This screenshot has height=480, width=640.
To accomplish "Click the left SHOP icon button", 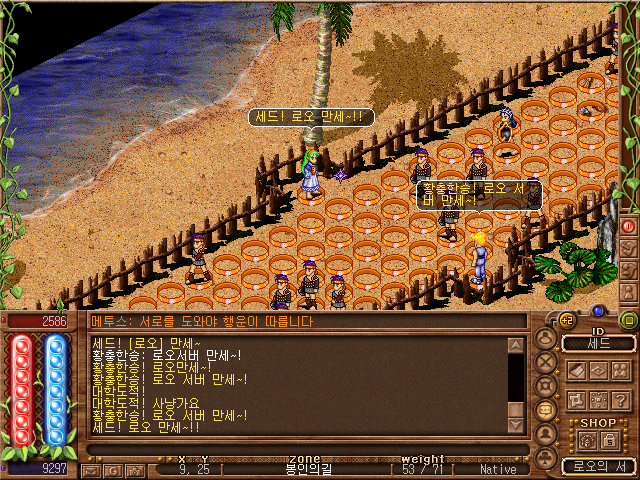I will coord(586,438).
